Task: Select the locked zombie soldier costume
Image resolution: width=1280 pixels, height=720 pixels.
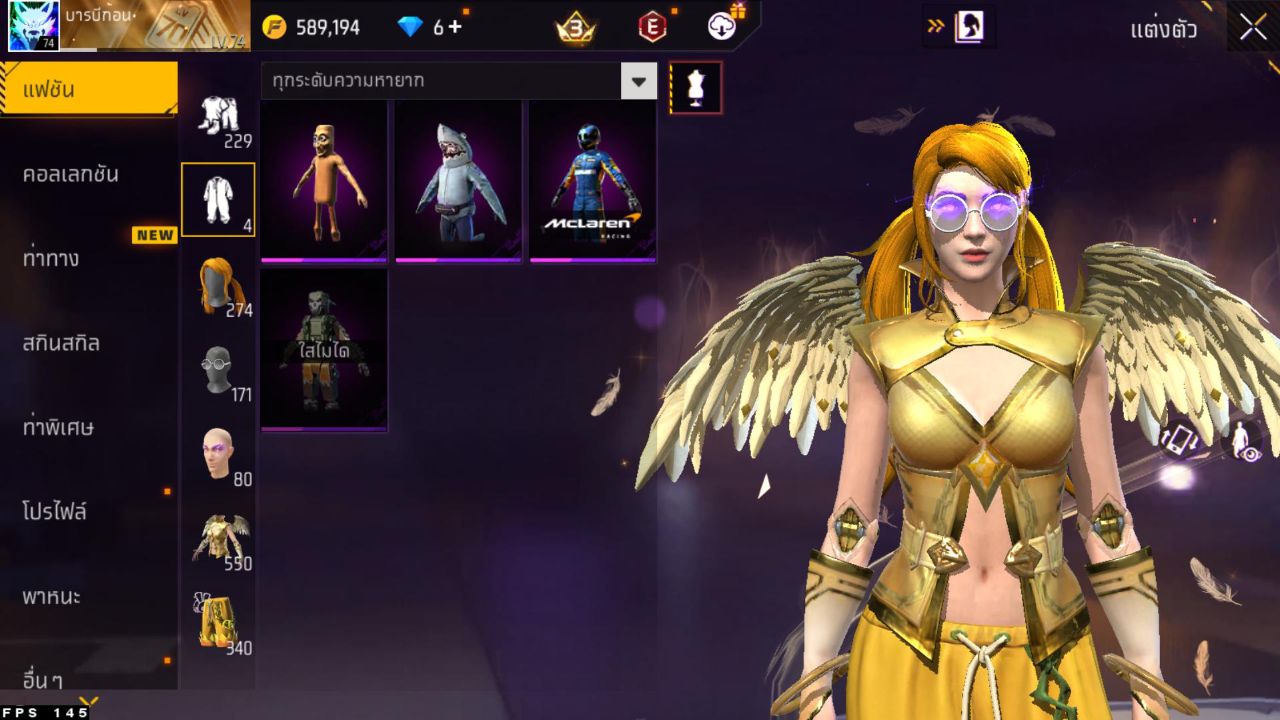Action: tap(324, 350)
